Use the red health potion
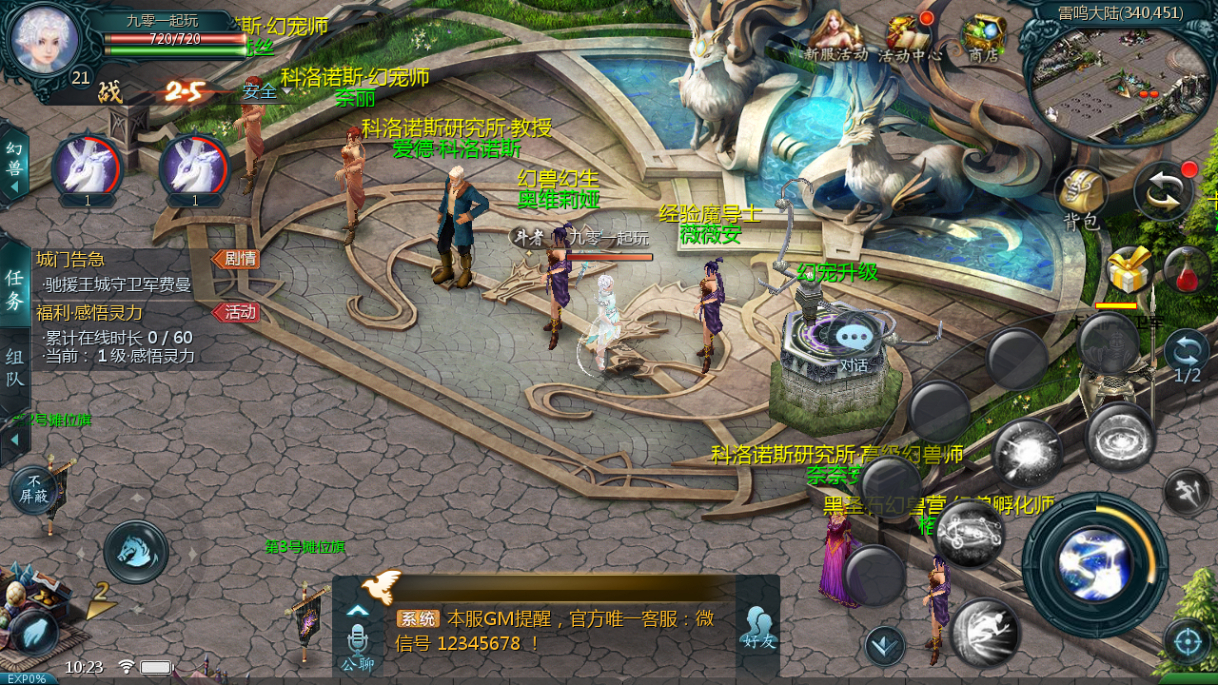 coord(1186,270)
